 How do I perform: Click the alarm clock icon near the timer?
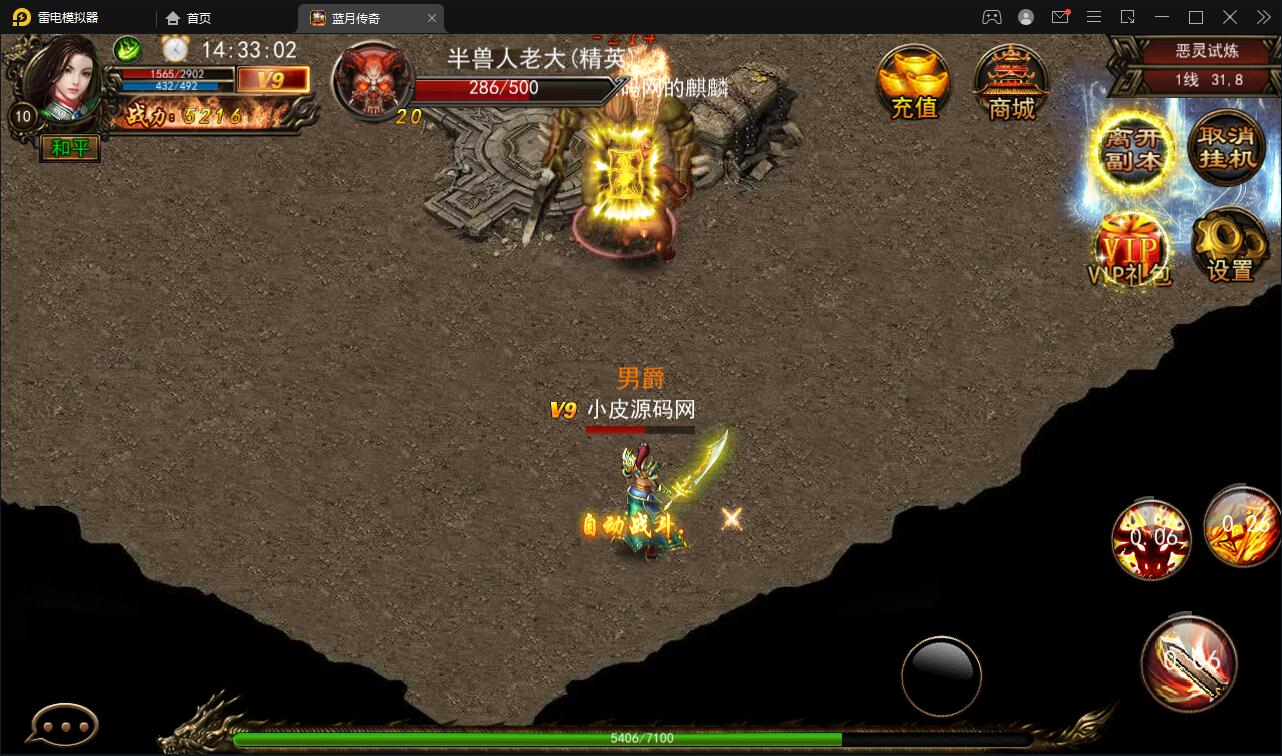(x=175, y=48)
